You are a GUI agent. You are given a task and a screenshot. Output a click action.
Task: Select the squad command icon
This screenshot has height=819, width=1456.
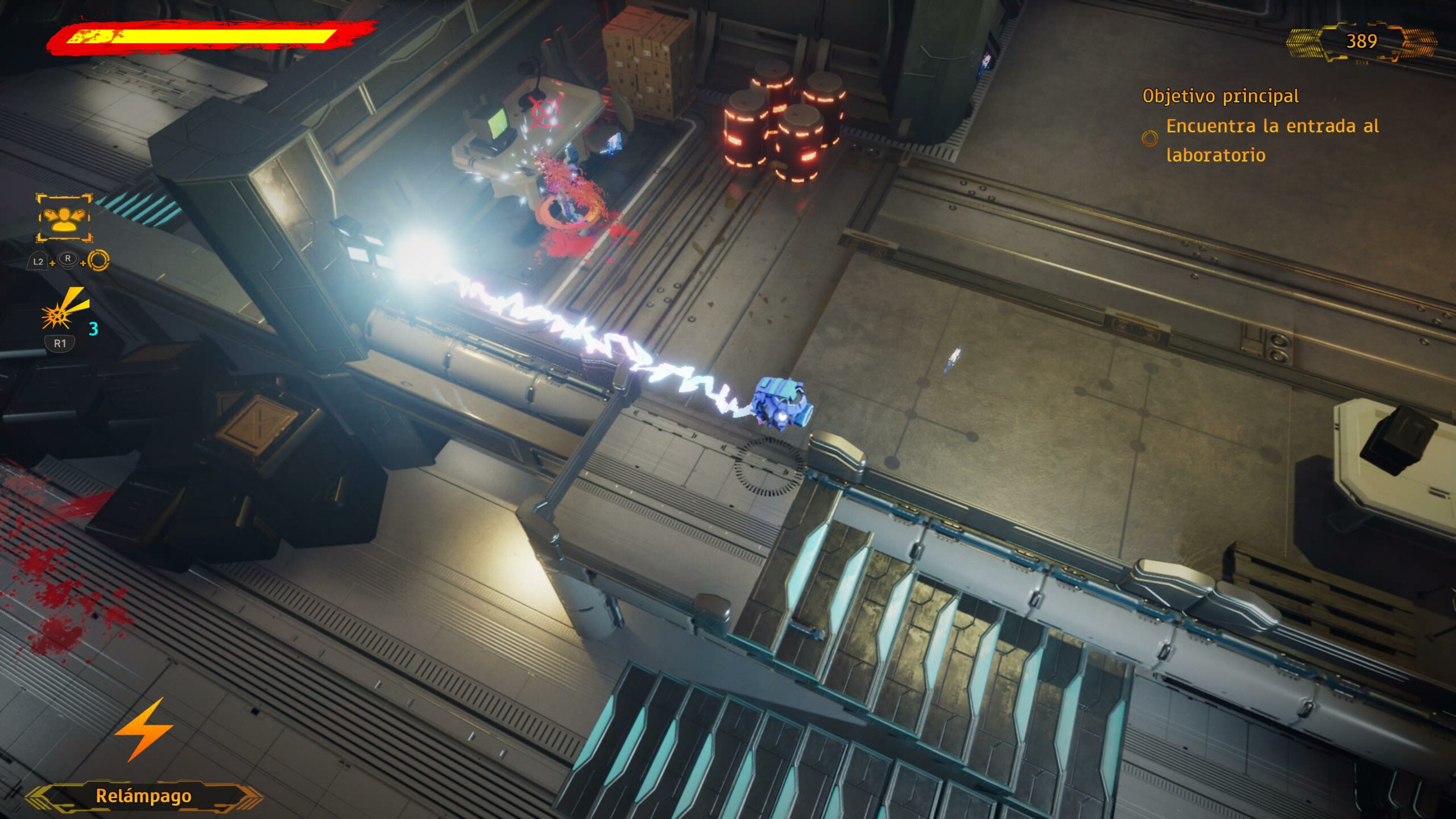tap(64, 218)
